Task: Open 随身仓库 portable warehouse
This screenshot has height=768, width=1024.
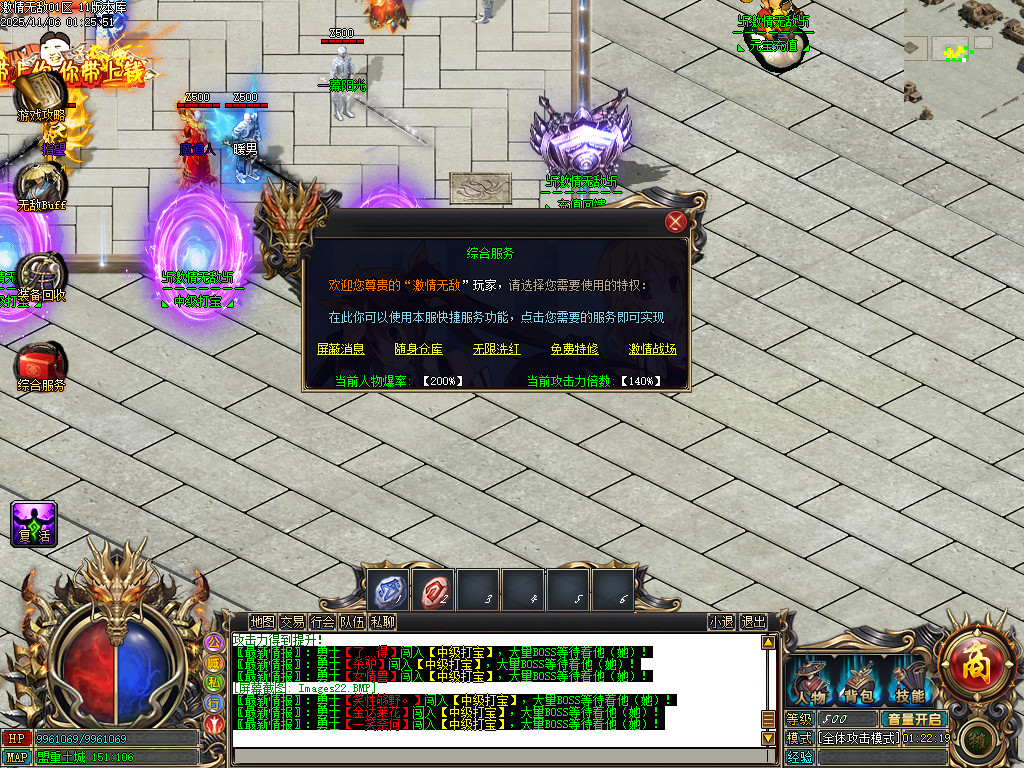Action: click(x=419, y=349)
